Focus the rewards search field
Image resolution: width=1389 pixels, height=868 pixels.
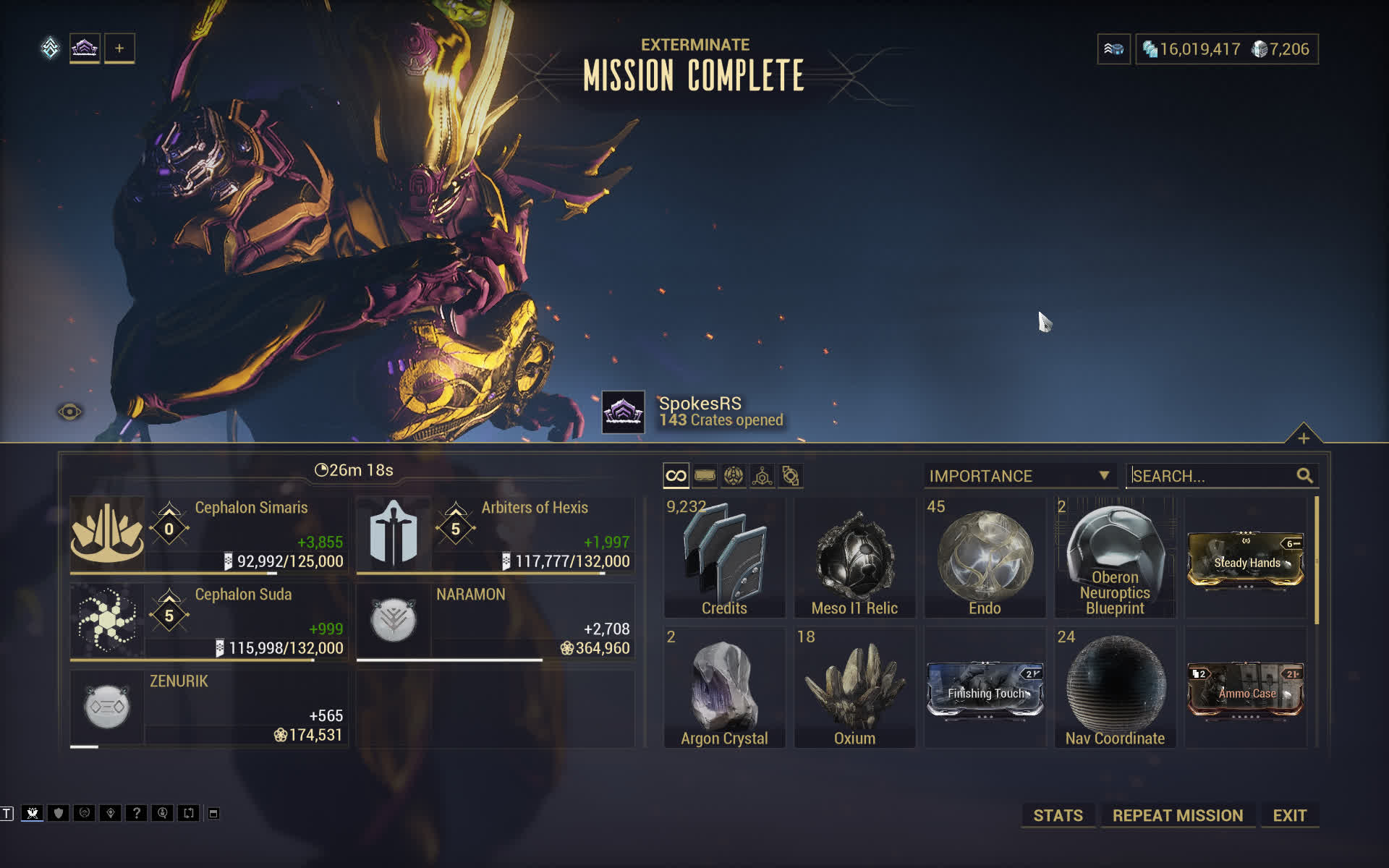click(1212, 476)
